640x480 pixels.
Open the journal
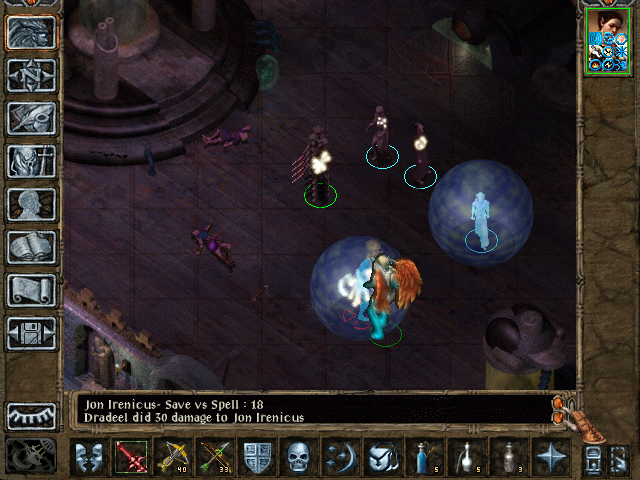coord(31,118)
